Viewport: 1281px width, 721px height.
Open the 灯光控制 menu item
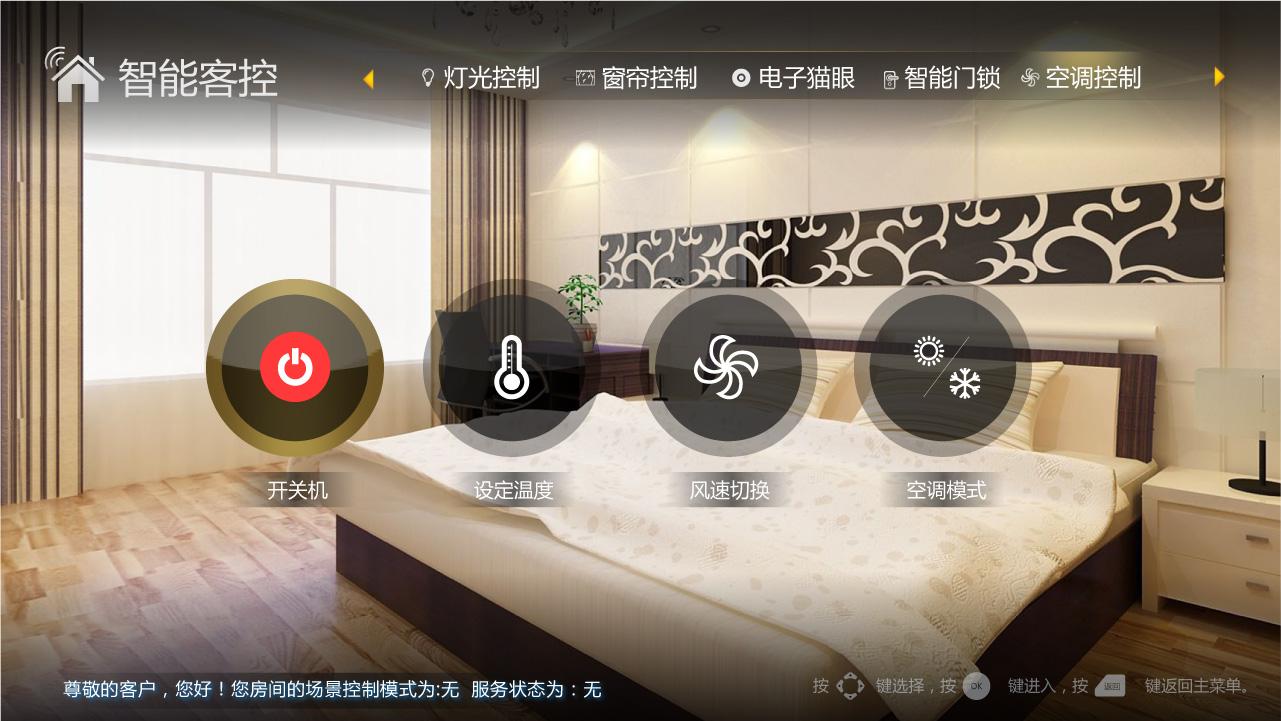[x=489, y=78]
